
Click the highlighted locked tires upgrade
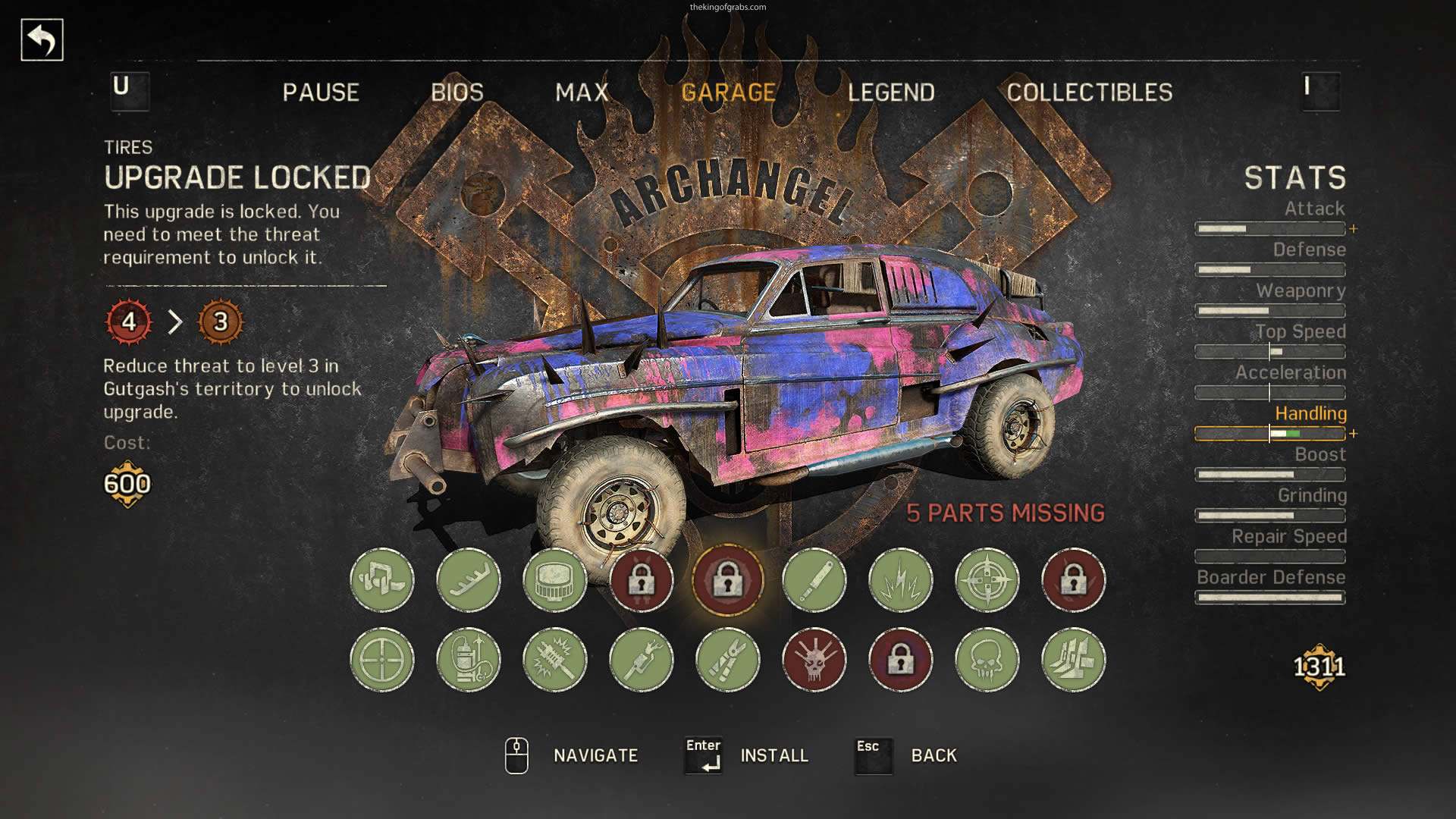(728, 580)
